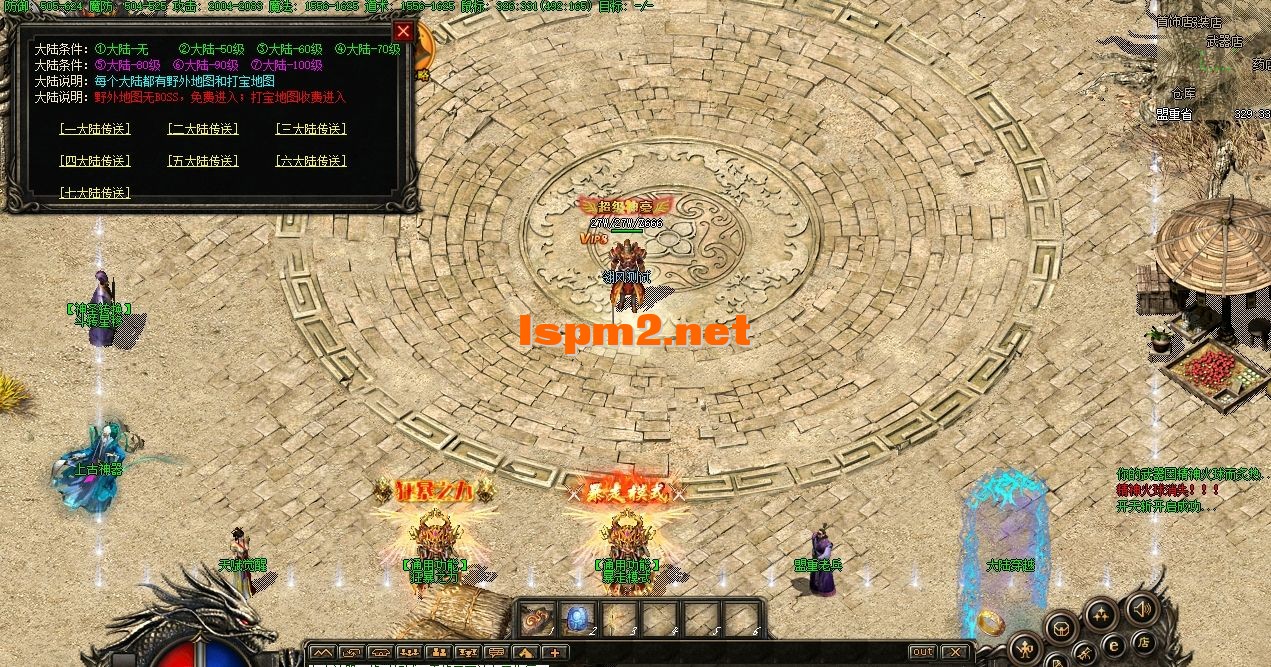Choose 一大陆传送 teleport link
The width and height of the screenshot is (1271, 667).
click(95, 129)
